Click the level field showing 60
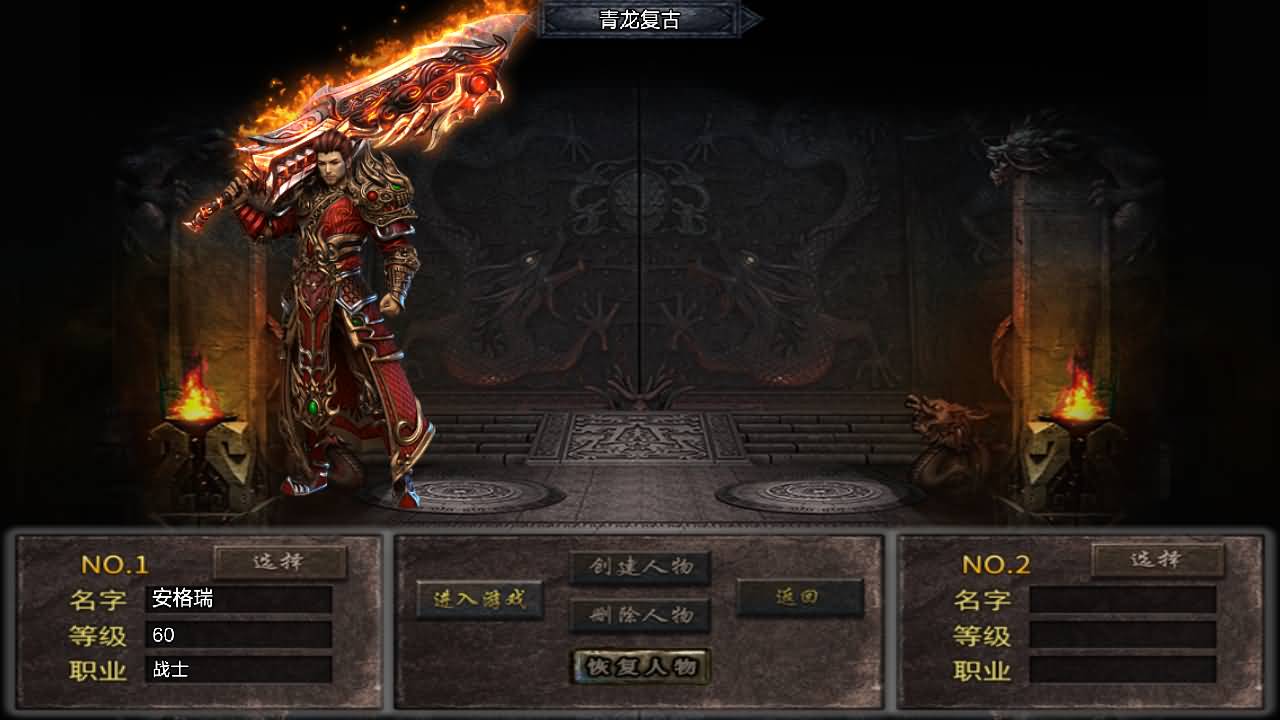This screenshot has height=720, width=1280. [x=237, y=632]
